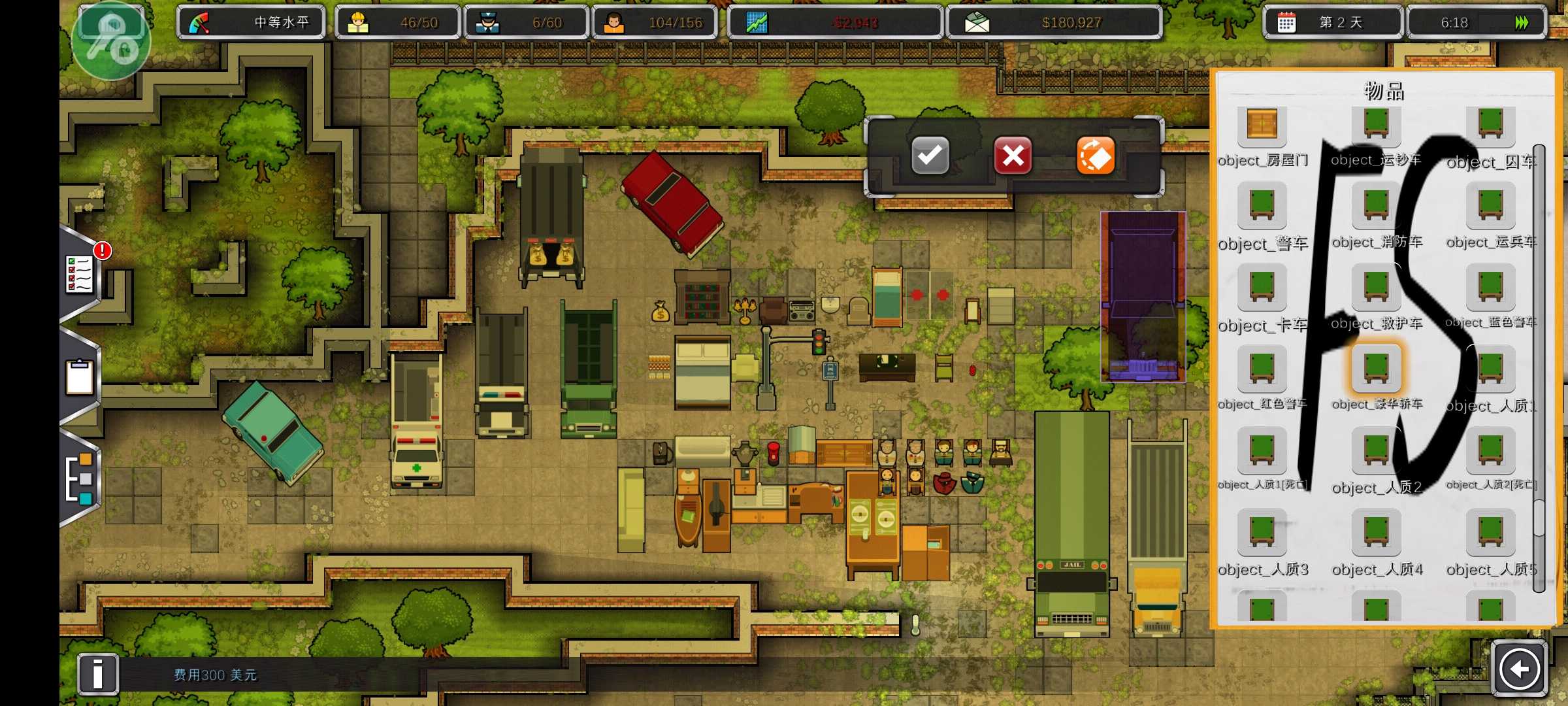Pick the object_卡车 truck item

pos(1262,288)
